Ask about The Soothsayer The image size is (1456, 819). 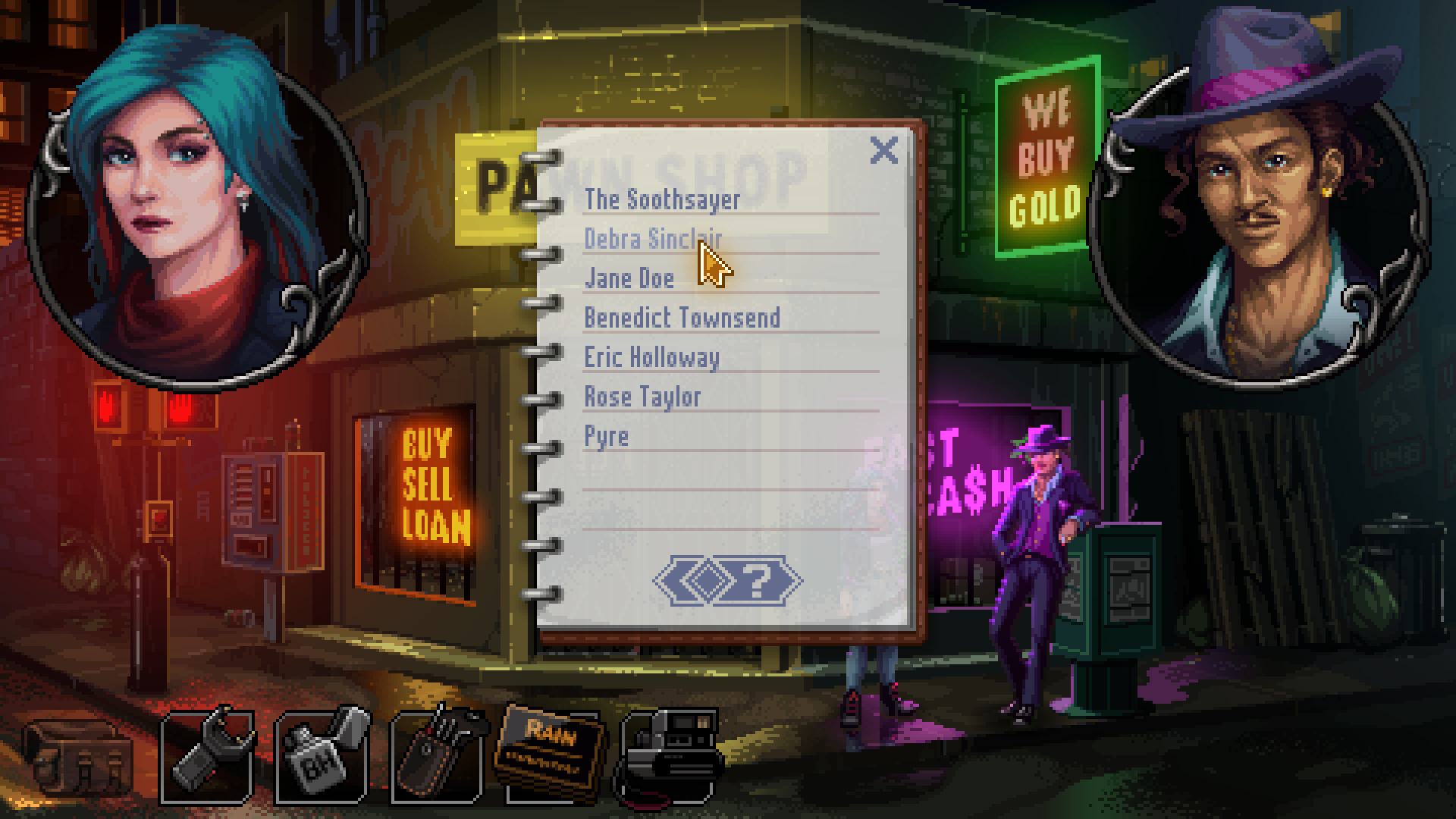[661, 199]
